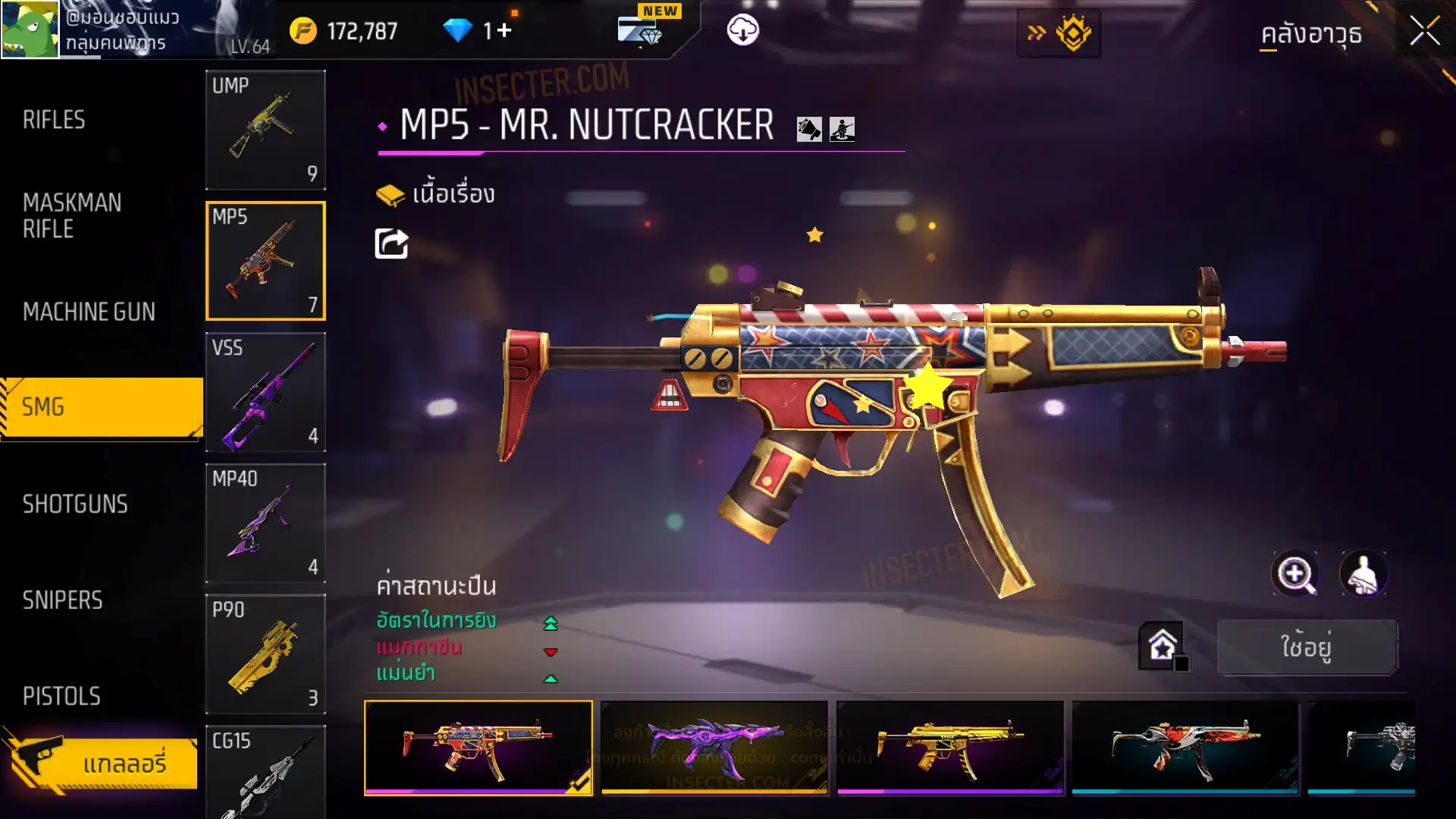Switch to the SNIPERS category
This screenshot has width=1456, height=819.
coord(62,601)
